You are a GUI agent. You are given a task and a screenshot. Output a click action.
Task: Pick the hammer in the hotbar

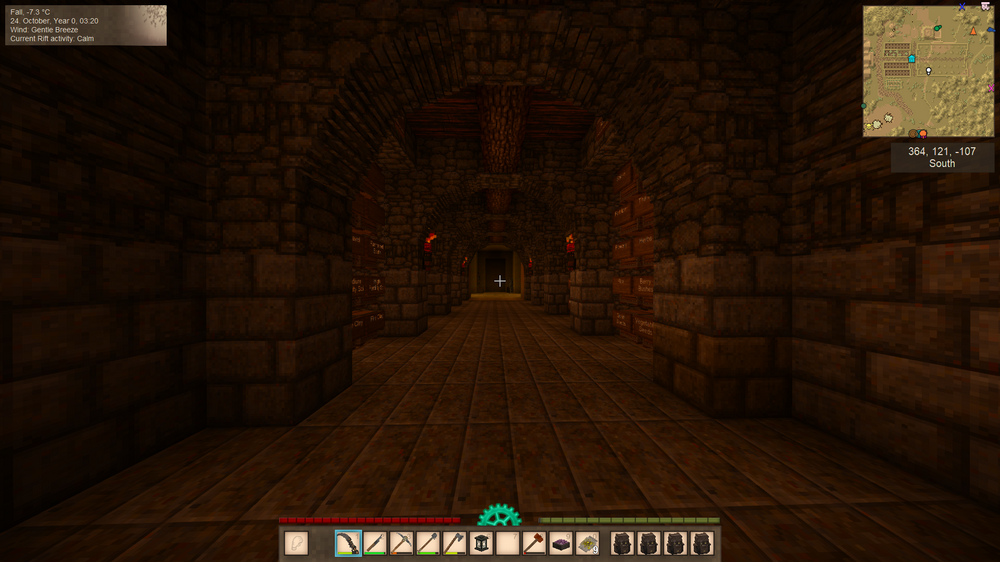pos(535,543)
